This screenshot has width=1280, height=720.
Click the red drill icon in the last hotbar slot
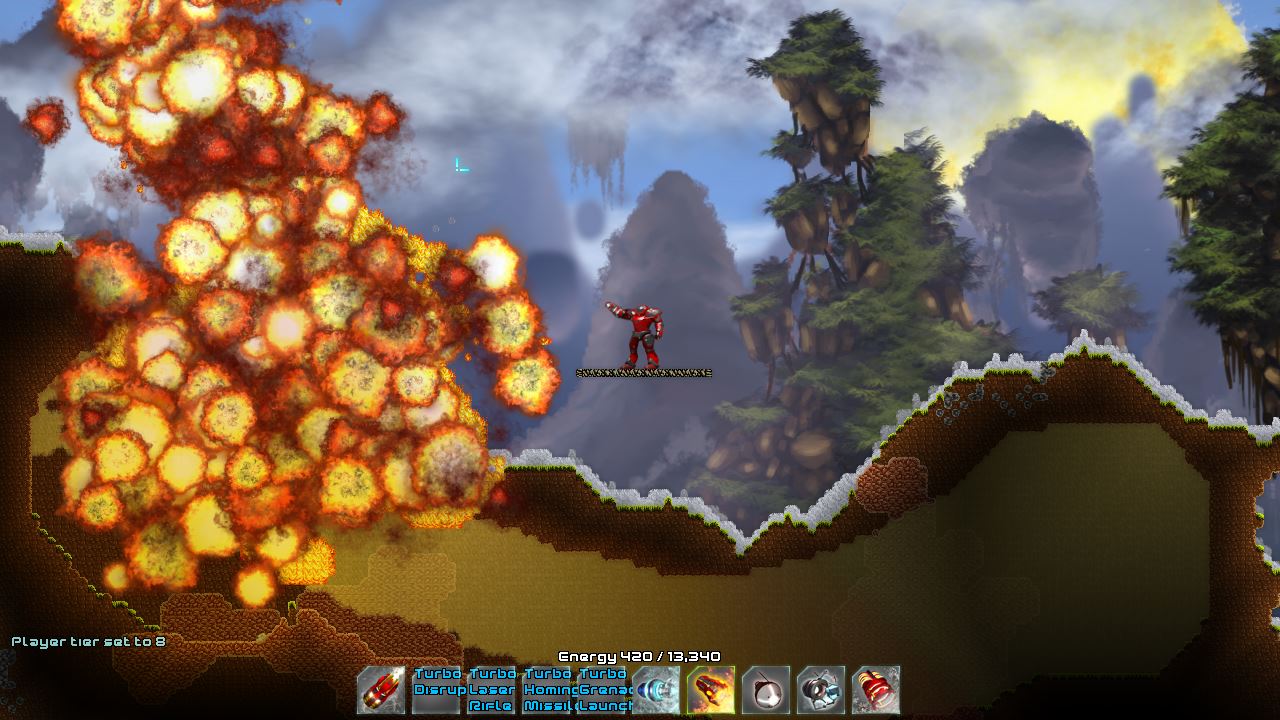point(875,692)
